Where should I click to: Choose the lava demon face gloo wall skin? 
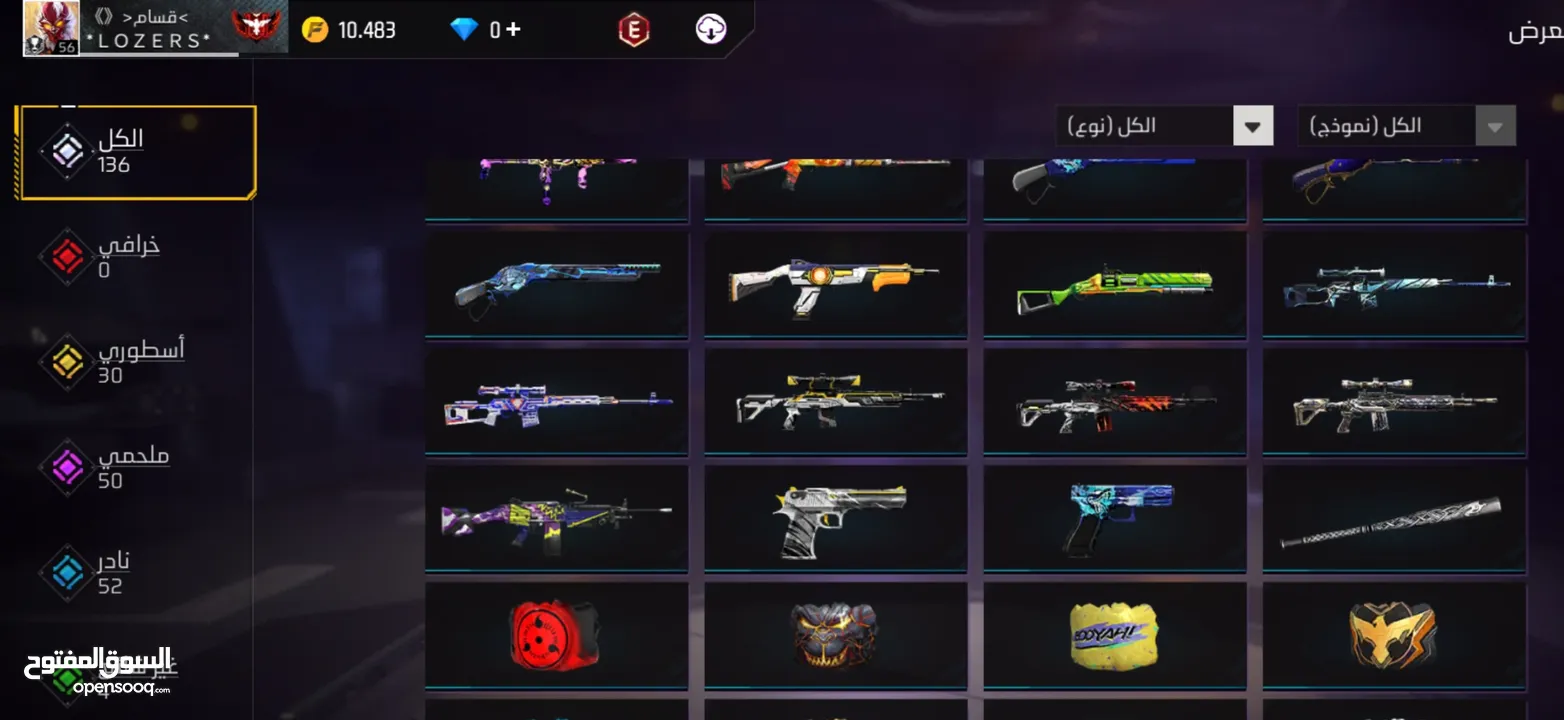[835, 634]
